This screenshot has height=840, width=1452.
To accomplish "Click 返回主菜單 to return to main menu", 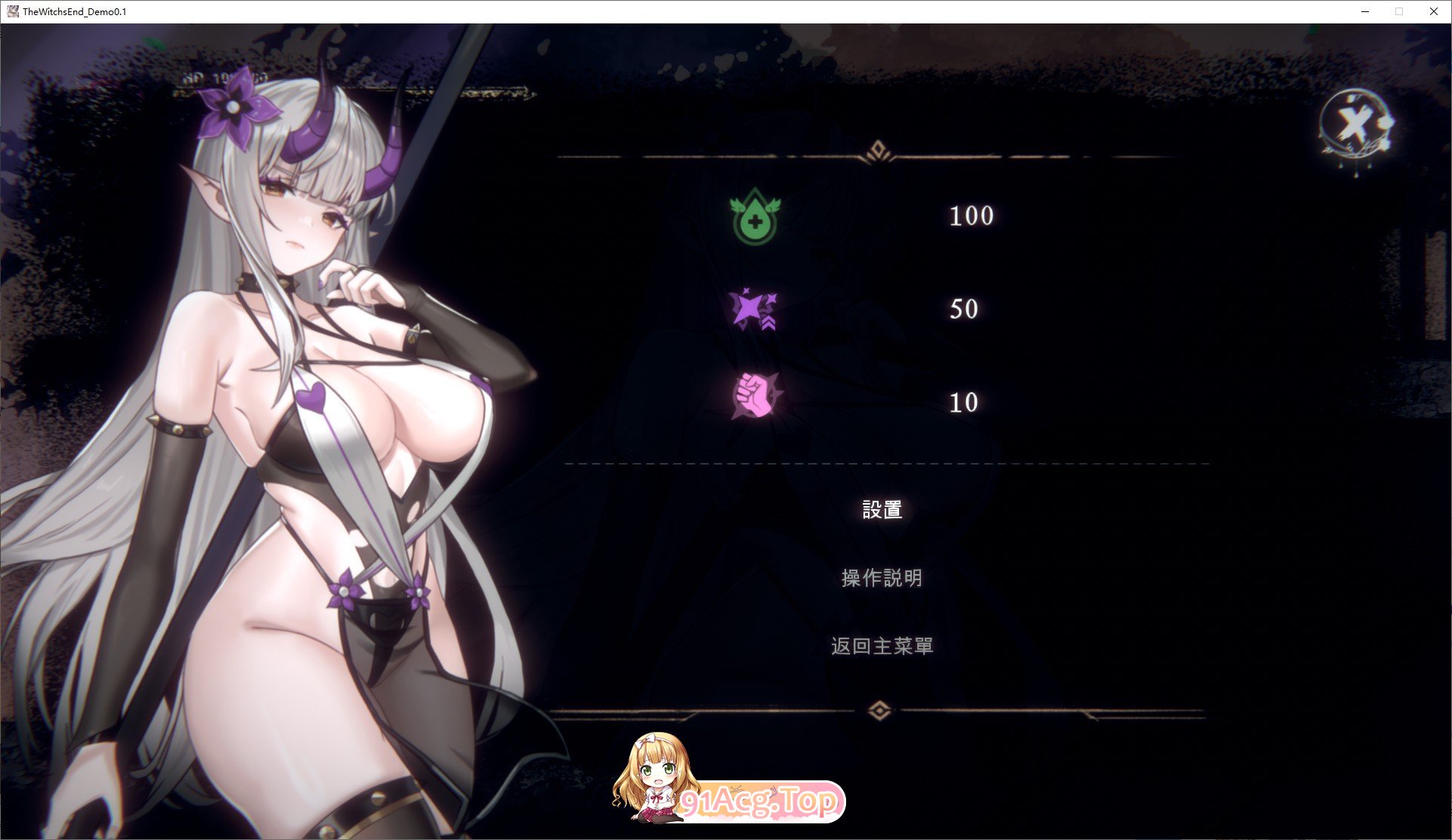I will (x=881, y=646).
